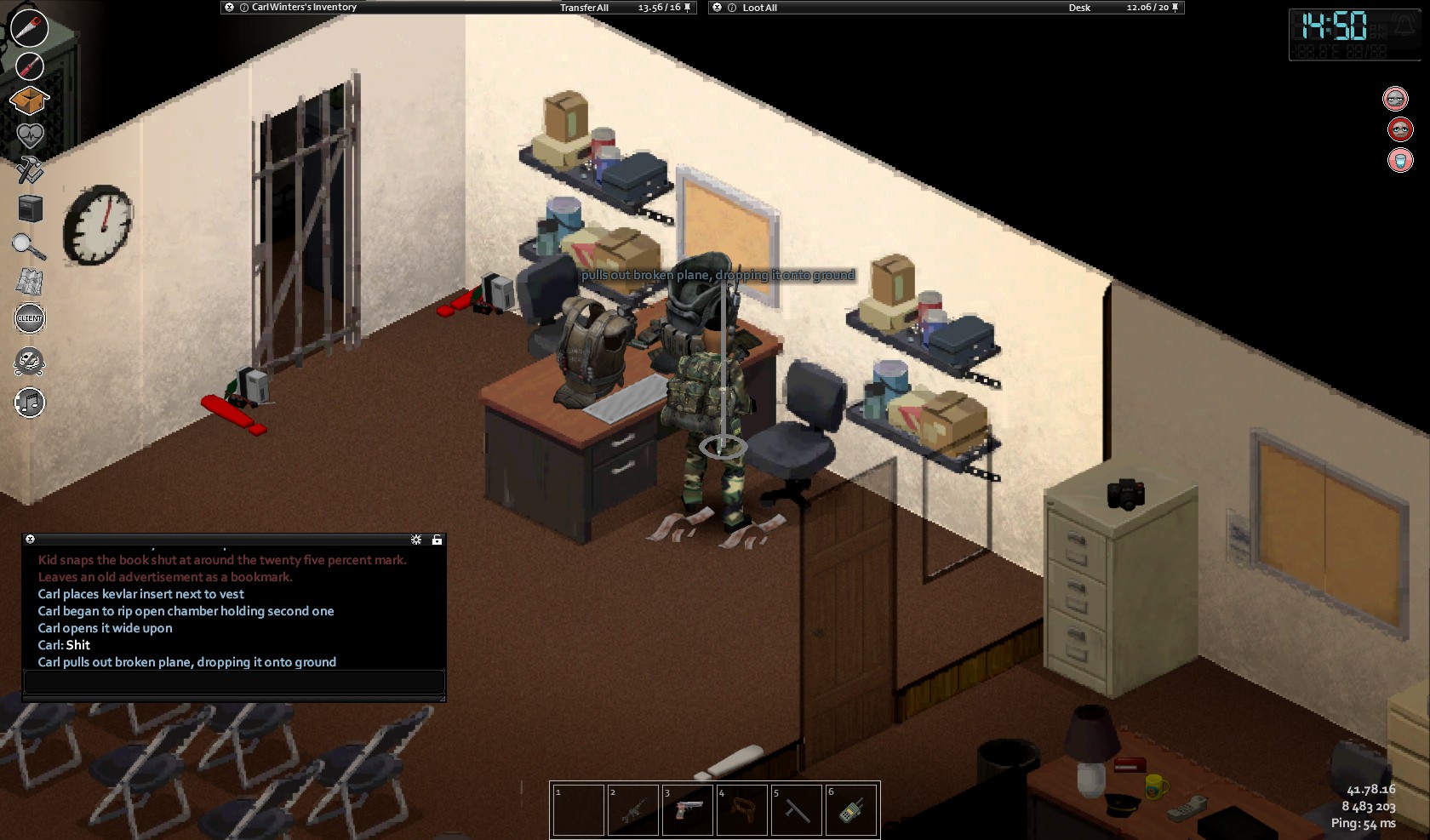
Task: Select the walkie-talkie in hotbar slot 6
Action: [850, 810]
